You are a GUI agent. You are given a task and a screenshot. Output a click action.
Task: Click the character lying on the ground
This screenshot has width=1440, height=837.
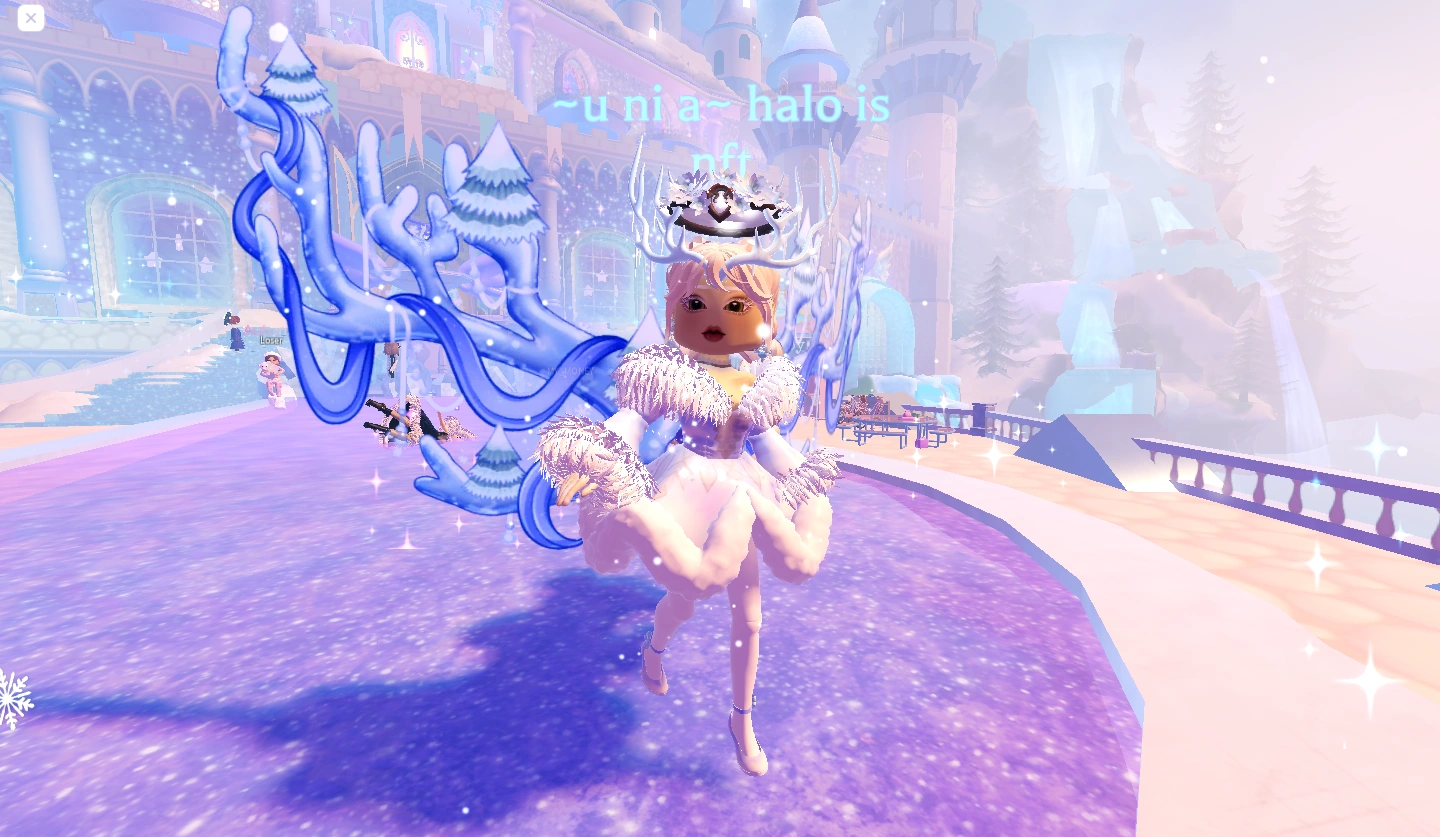click(x=413, y=420)
